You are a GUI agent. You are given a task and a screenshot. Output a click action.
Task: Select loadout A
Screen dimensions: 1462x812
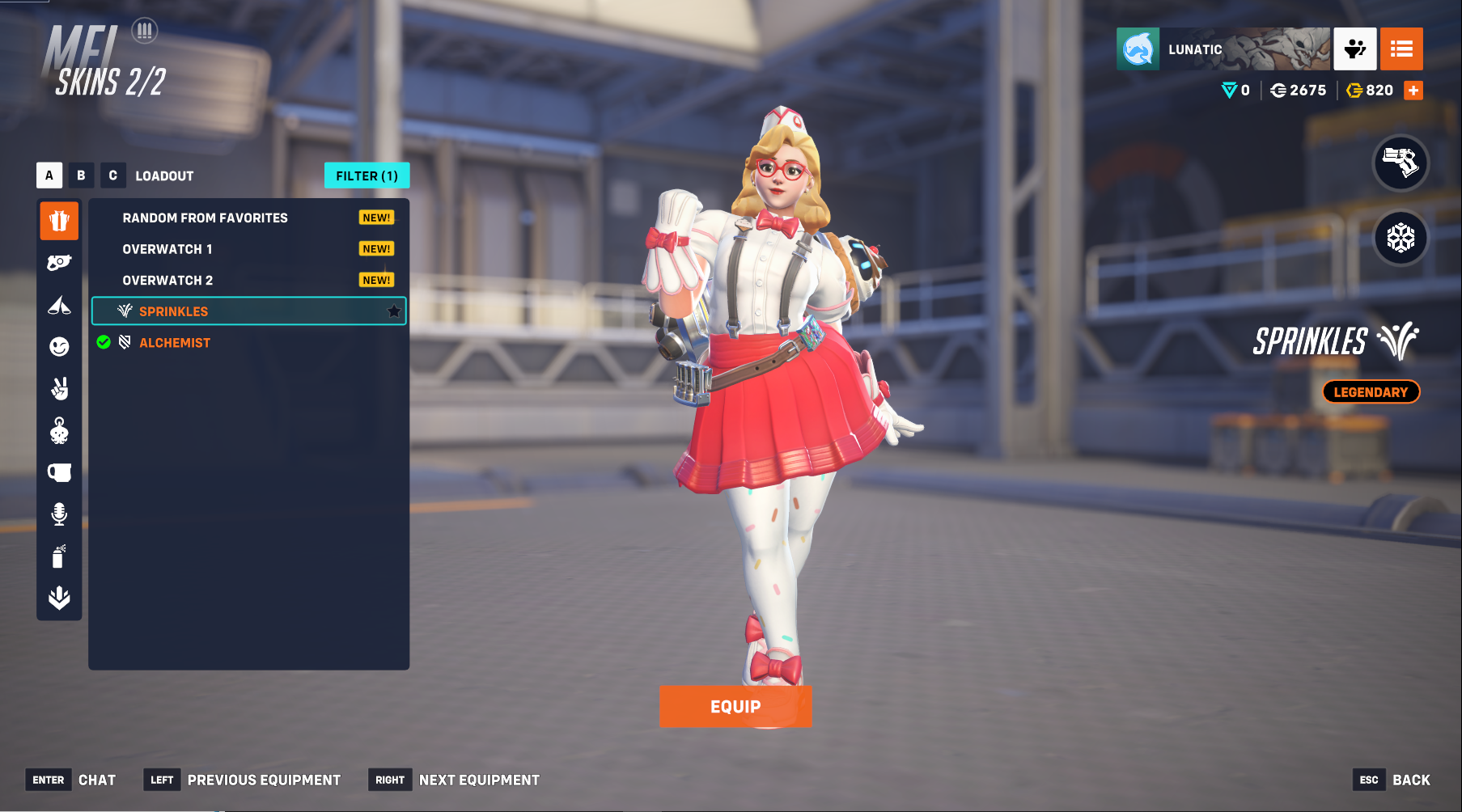point(49,176)
